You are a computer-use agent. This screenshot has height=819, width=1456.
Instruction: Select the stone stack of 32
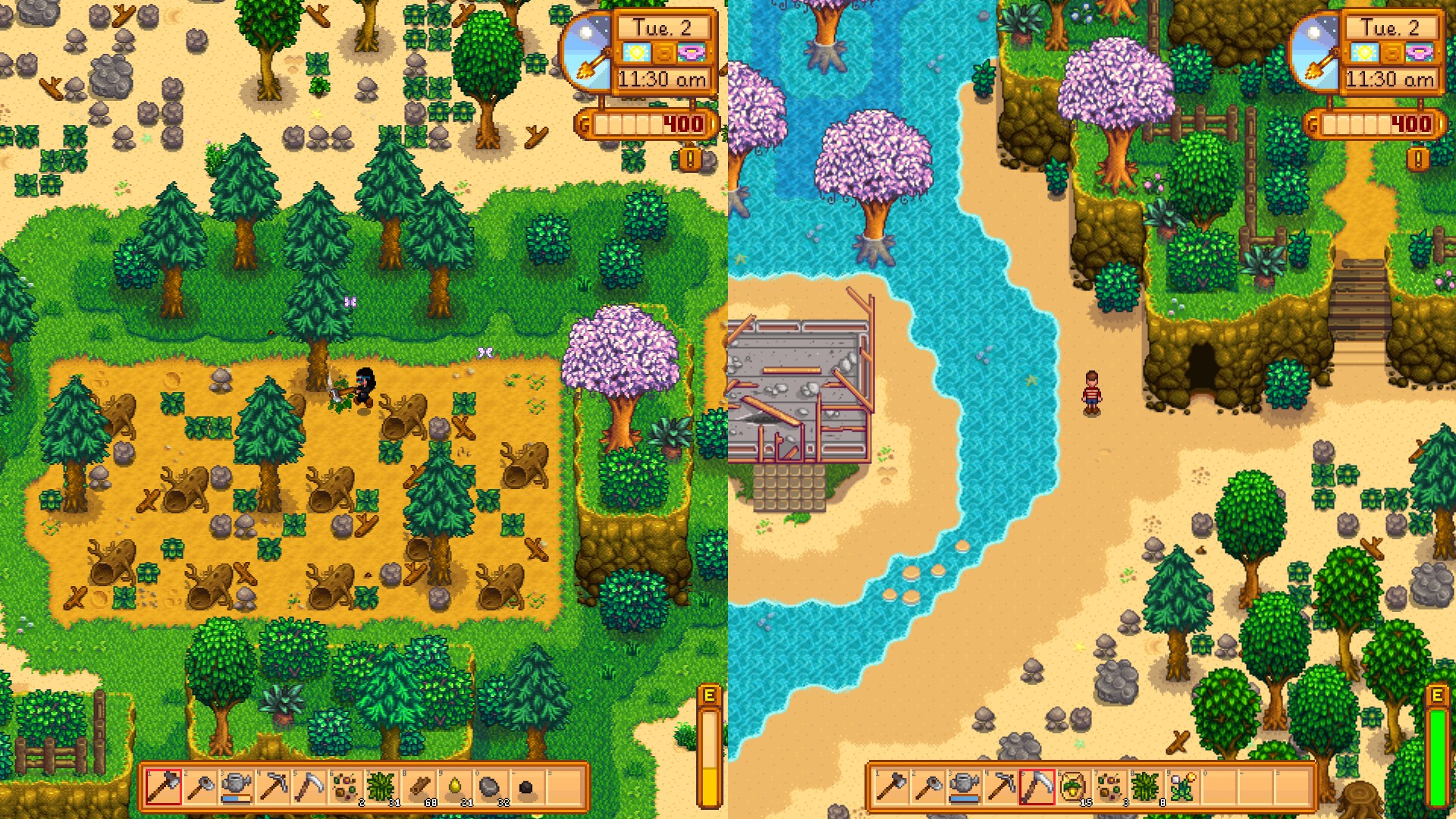coord(489,786)
